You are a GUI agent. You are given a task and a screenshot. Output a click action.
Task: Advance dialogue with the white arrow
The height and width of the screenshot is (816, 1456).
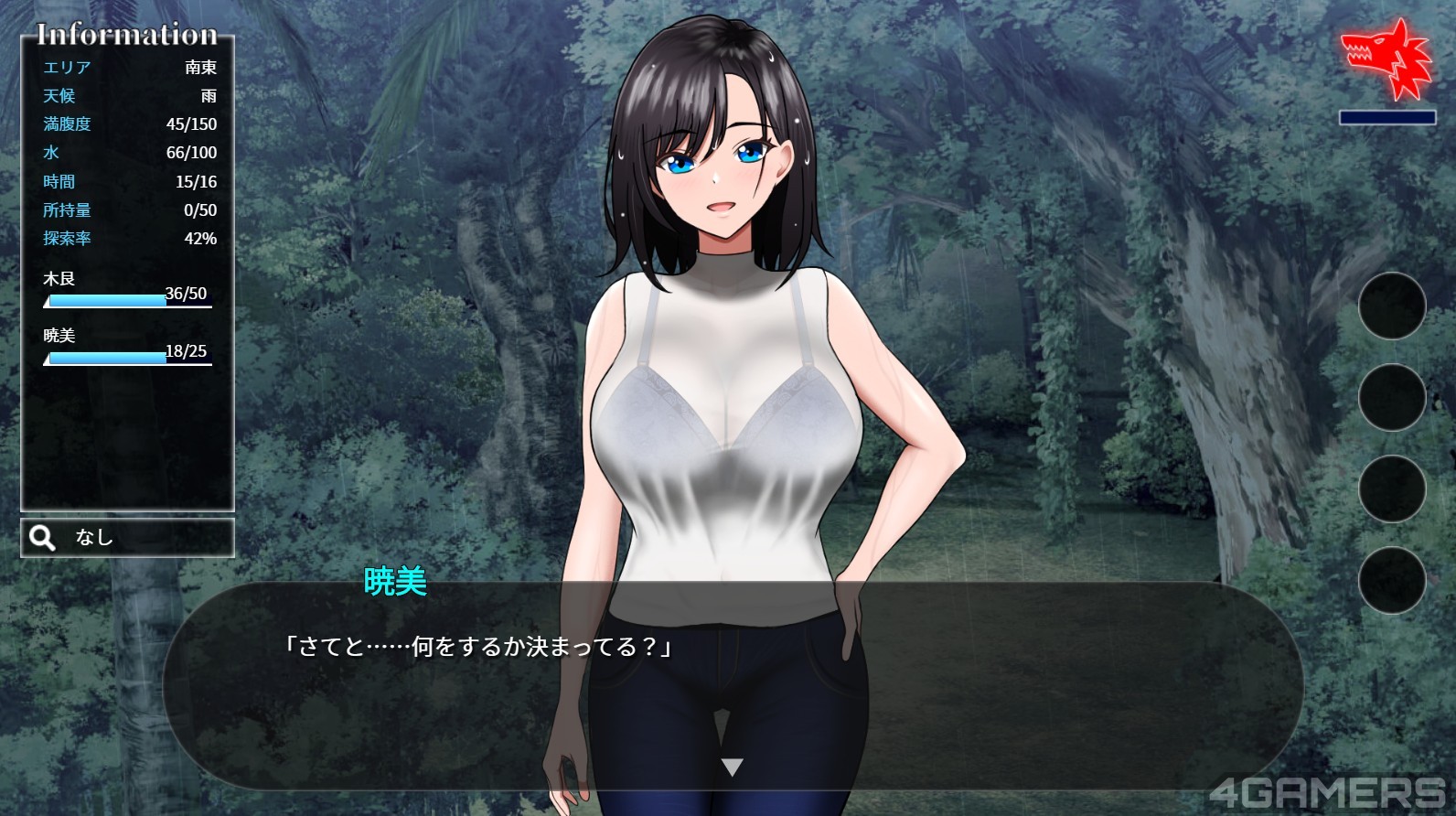point(732,767)
